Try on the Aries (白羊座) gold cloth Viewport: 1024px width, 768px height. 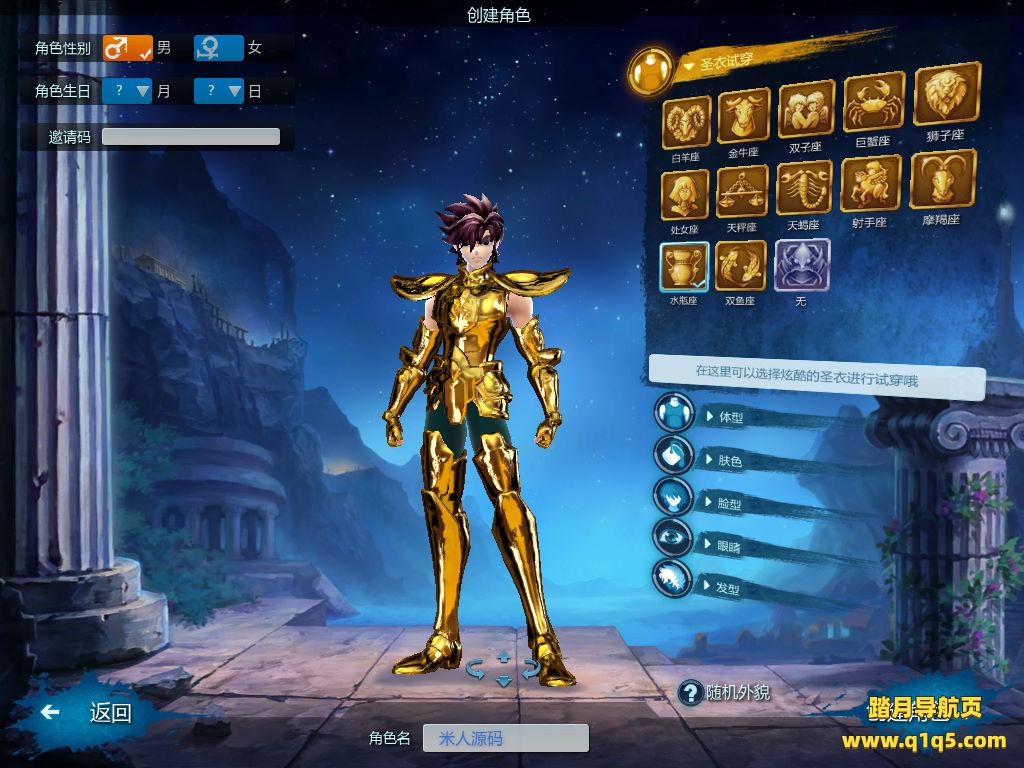point(687,122)
